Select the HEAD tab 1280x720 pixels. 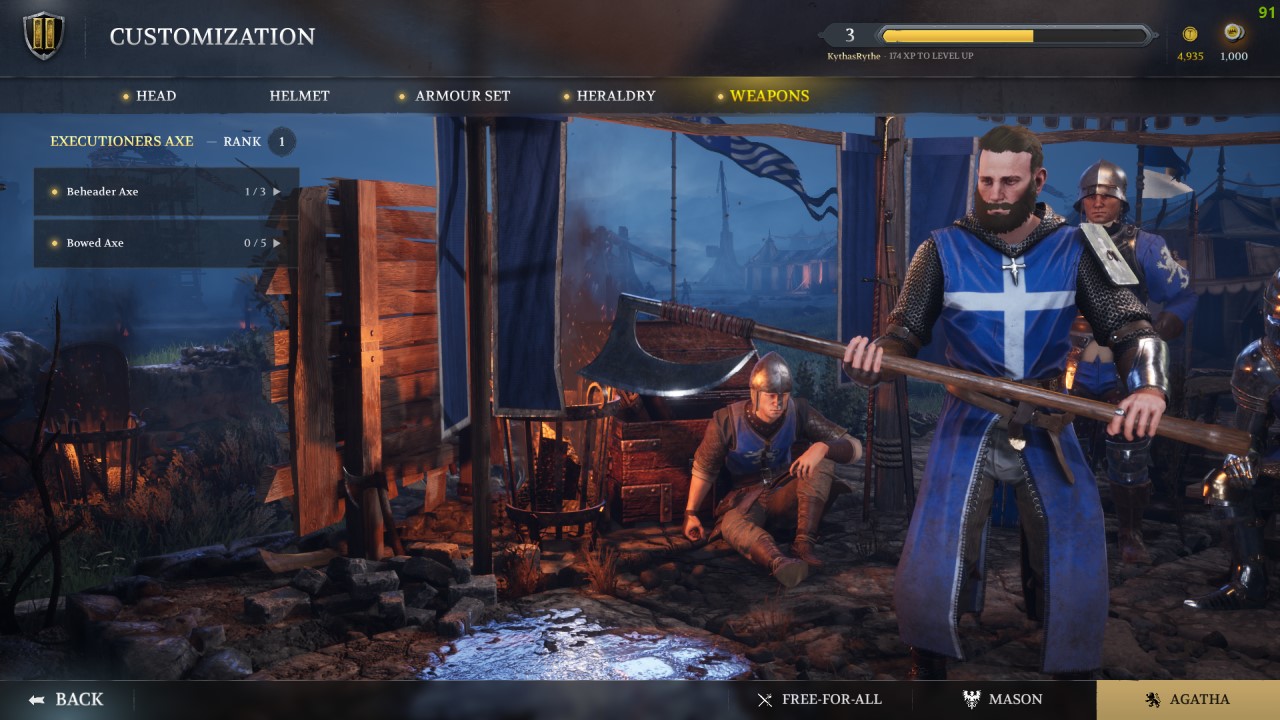[156, 96]
